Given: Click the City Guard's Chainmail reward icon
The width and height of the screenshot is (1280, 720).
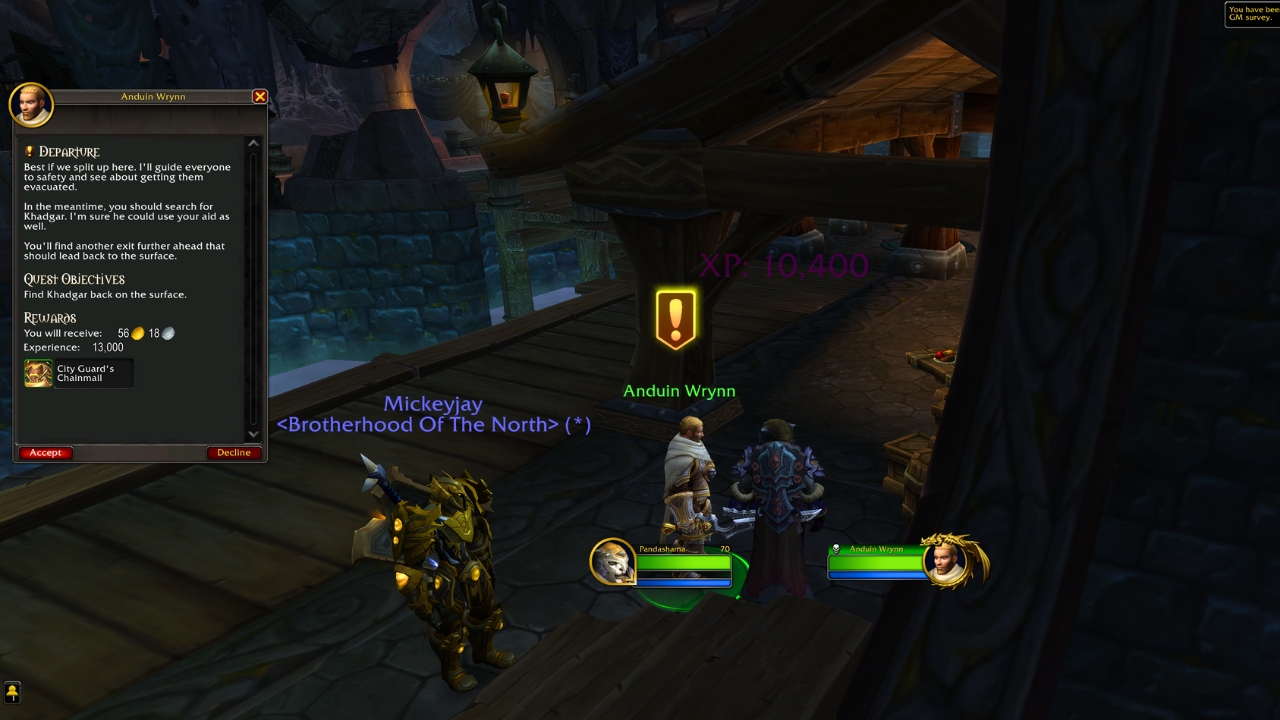Looking at the screenshot, I should tap(38, 372).
